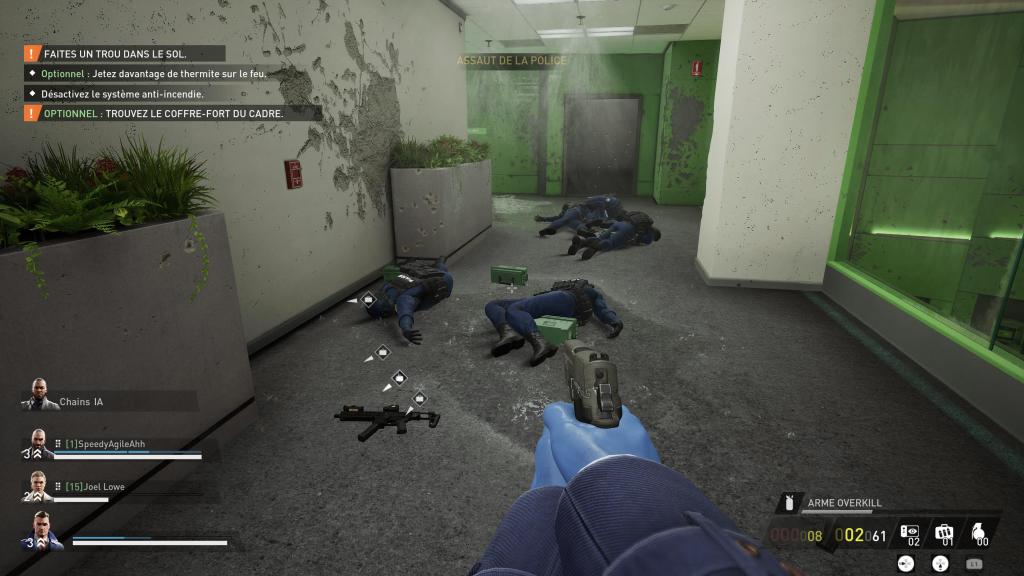
Task: Select the 'Faites un trou dans le sol' objective
Action: pos(116,54)
